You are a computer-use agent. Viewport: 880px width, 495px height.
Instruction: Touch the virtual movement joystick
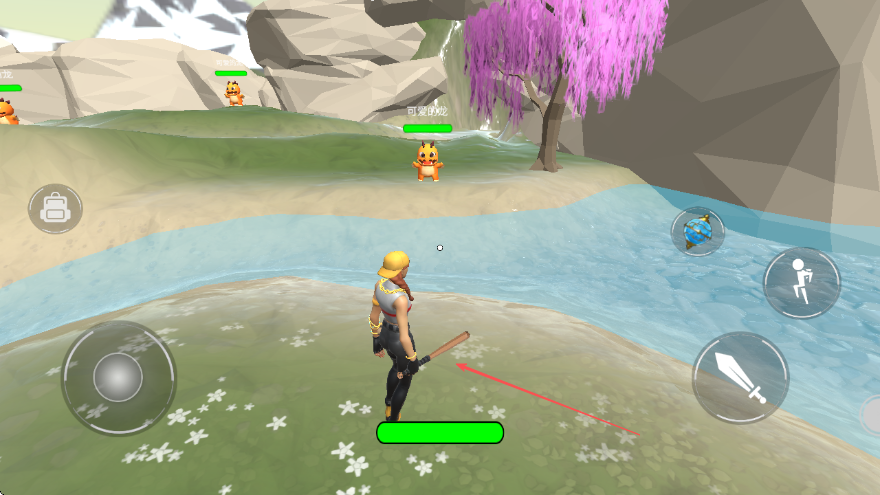[x=118, y=377]
